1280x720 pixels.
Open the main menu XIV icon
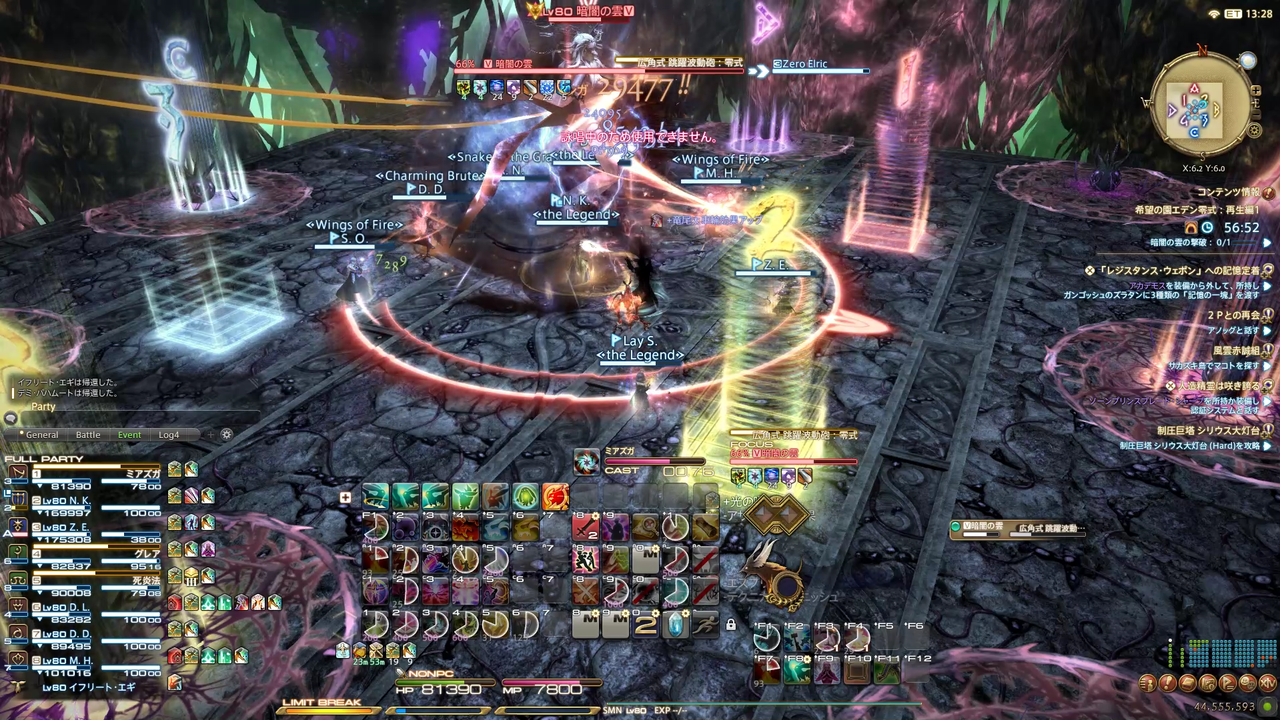coord(1267,683)
